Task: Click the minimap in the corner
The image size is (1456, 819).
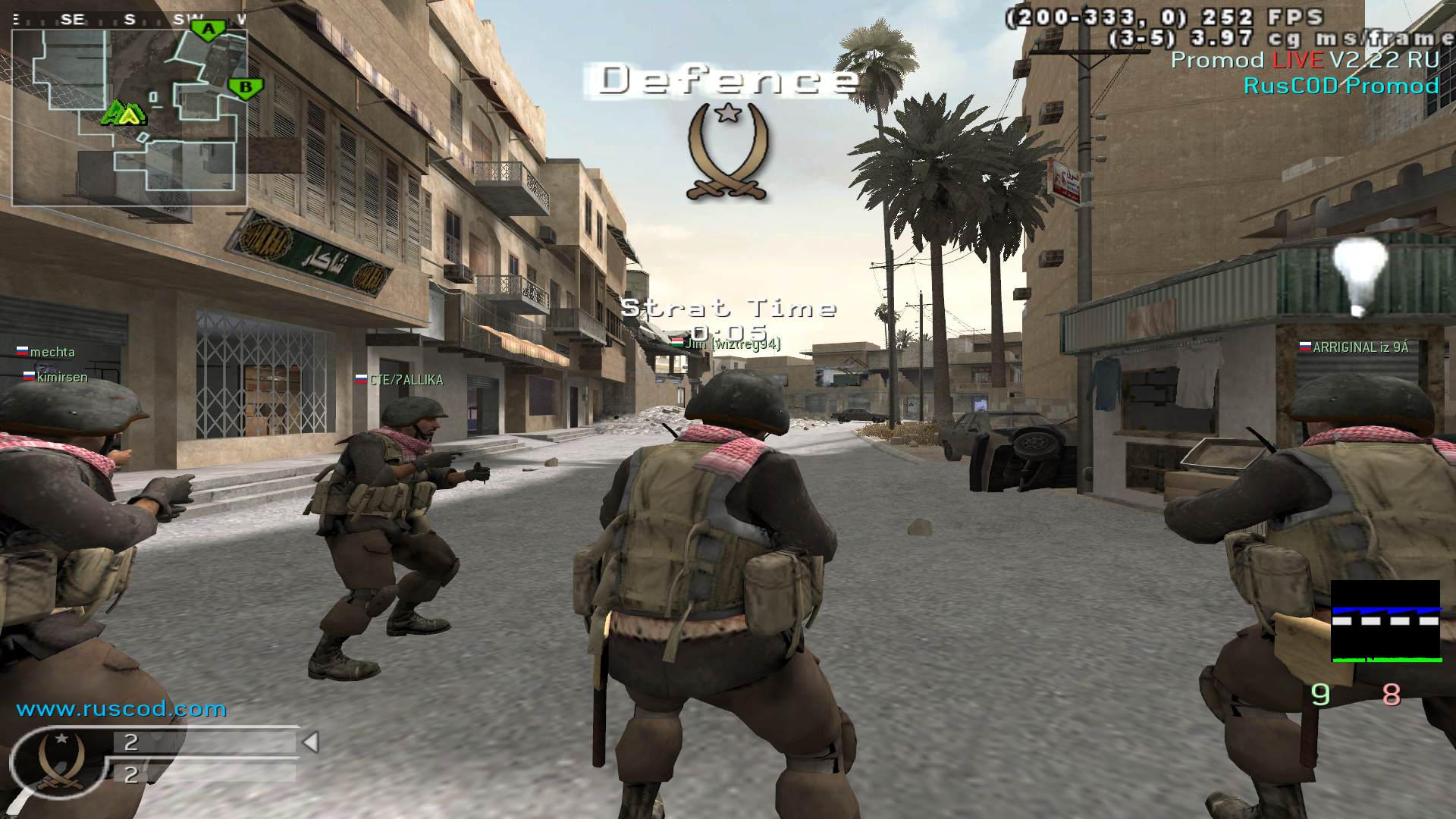Action: click(129, 118)
